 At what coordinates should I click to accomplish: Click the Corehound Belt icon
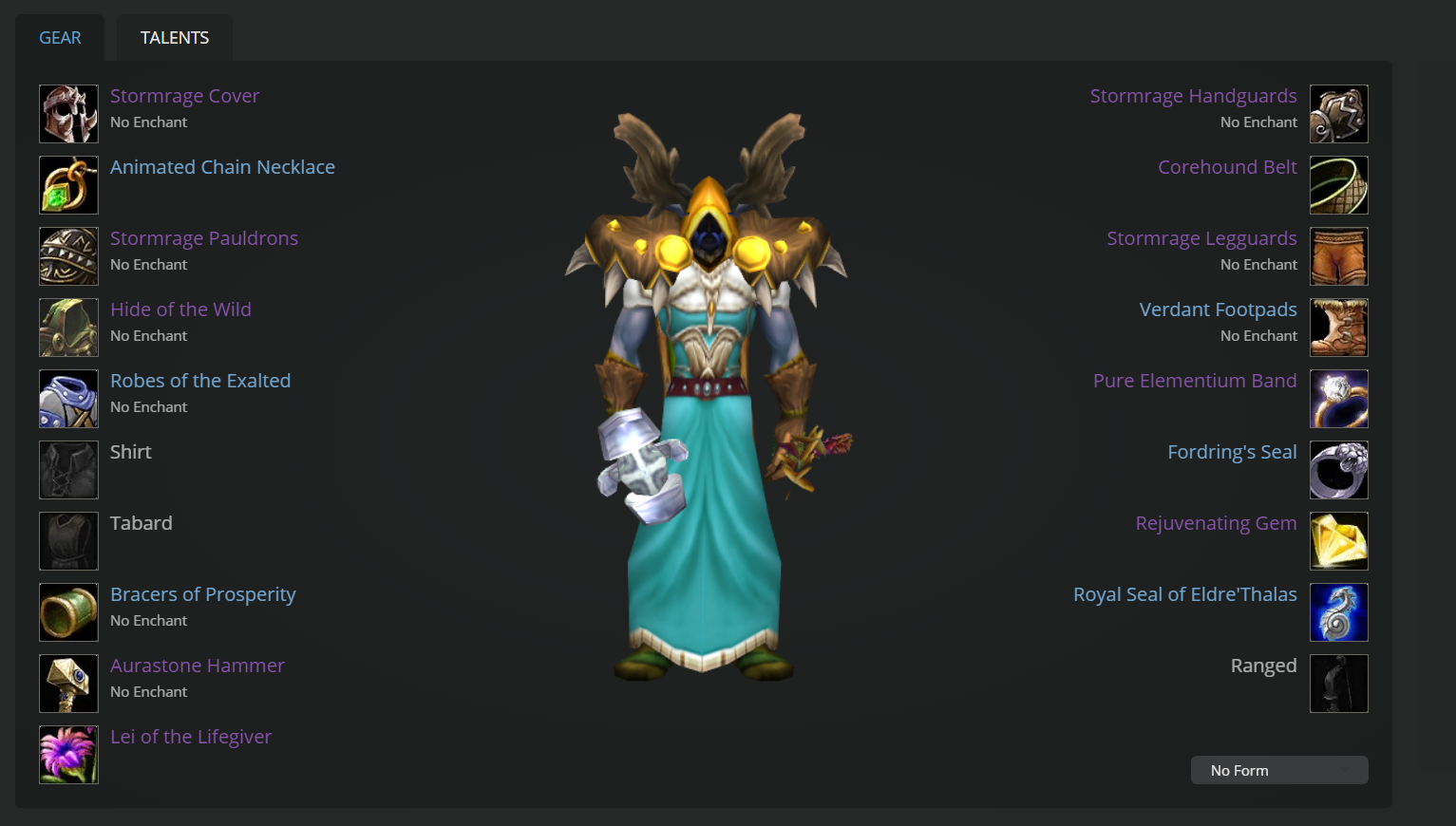click(1339, 184)
